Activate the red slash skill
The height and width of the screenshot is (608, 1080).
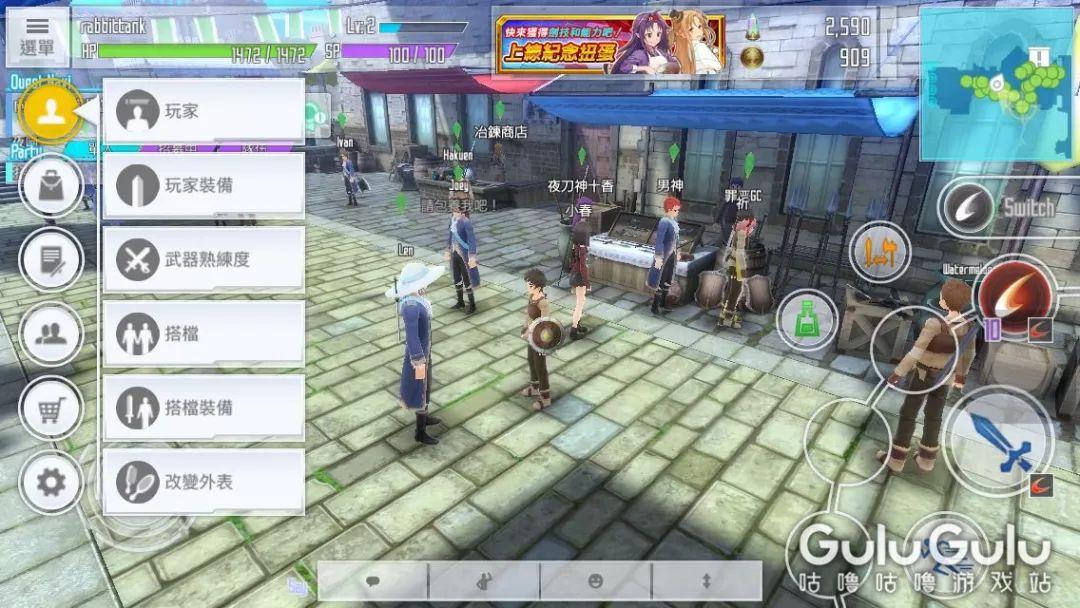(x=1015, y=295)
